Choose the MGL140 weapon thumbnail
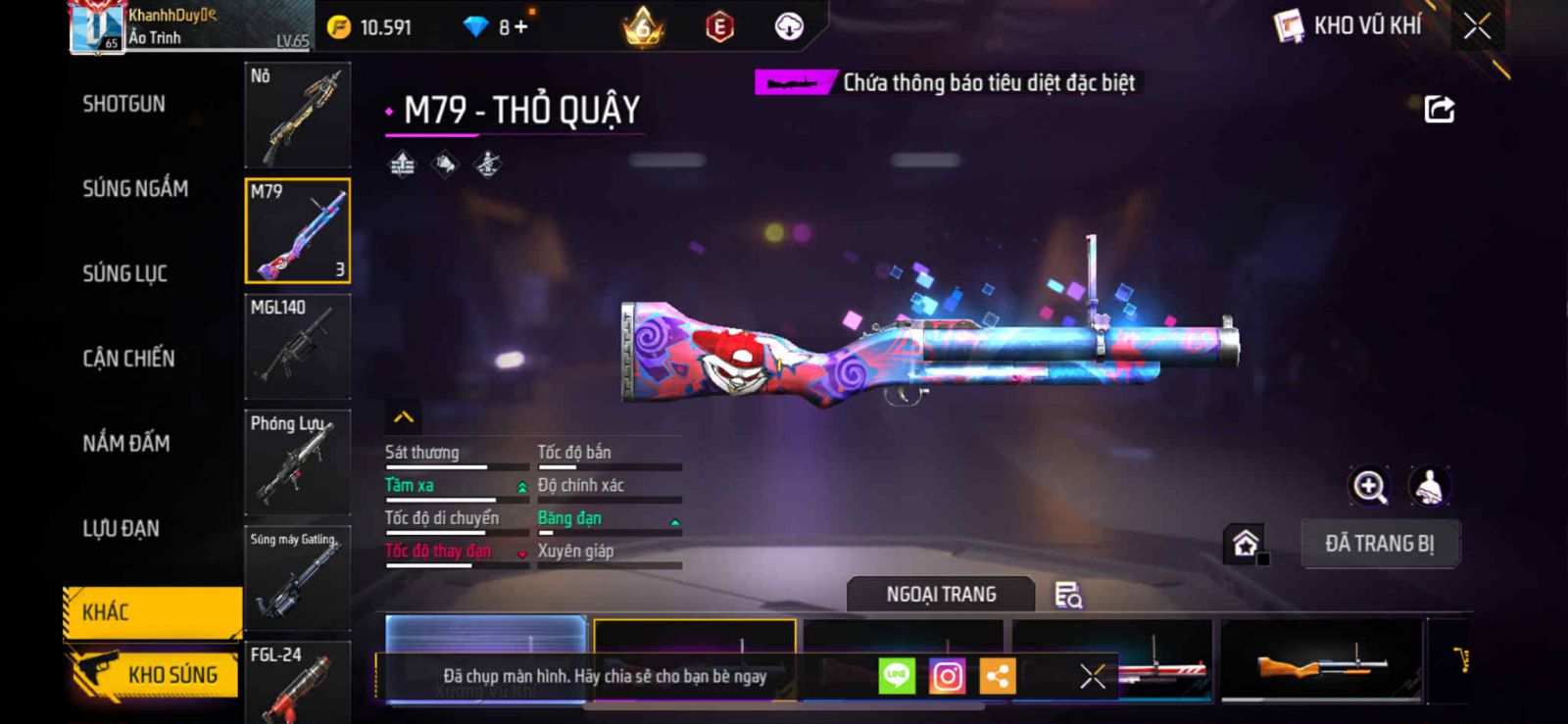Image resolution: width=1568 pixels, height=724 pixels. [x=297, y=346]
